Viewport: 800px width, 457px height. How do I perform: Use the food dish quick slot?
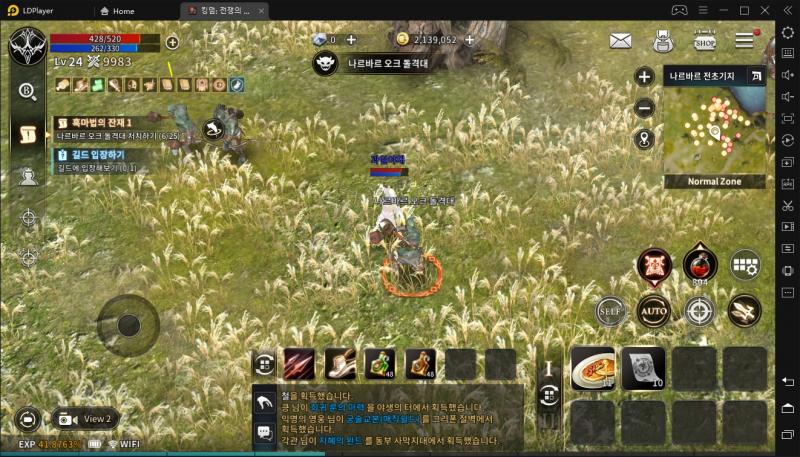pyautogui.click(x=592, y=367)
